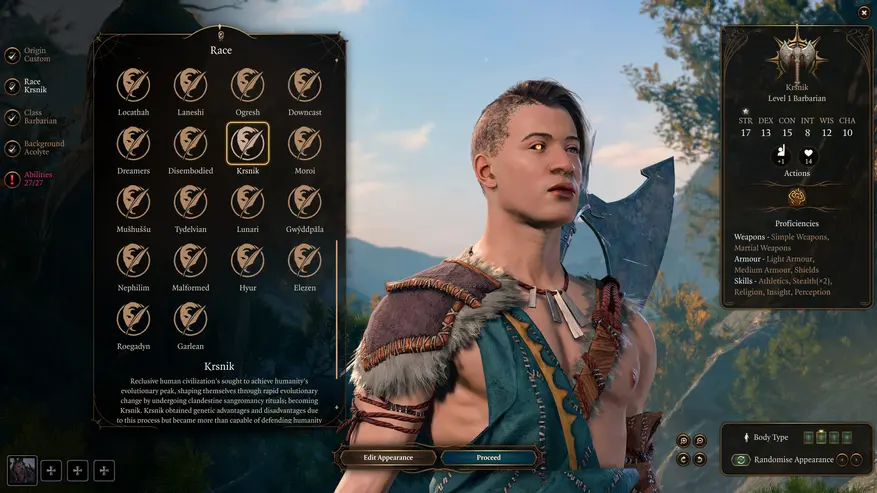Open the Edit Appearance screen
Image resolution: width=877 pixels, height=493 pixels.
click(x=388, y=458)
